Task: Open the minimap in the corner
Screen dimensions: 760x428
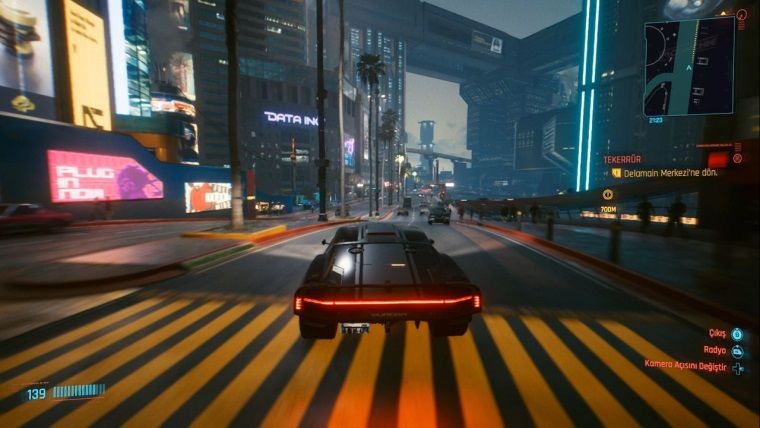Action: pos(688,66)
